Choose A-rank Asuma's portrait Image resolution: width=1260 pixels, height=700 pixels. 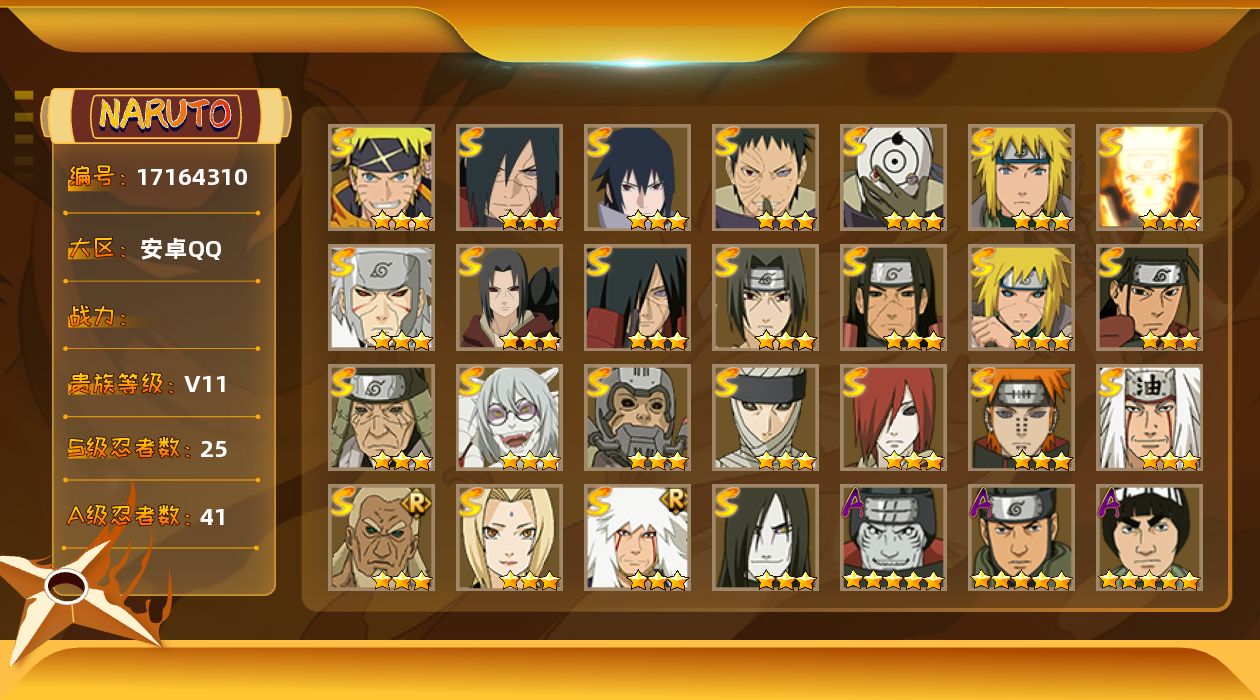click(1021, 537)
